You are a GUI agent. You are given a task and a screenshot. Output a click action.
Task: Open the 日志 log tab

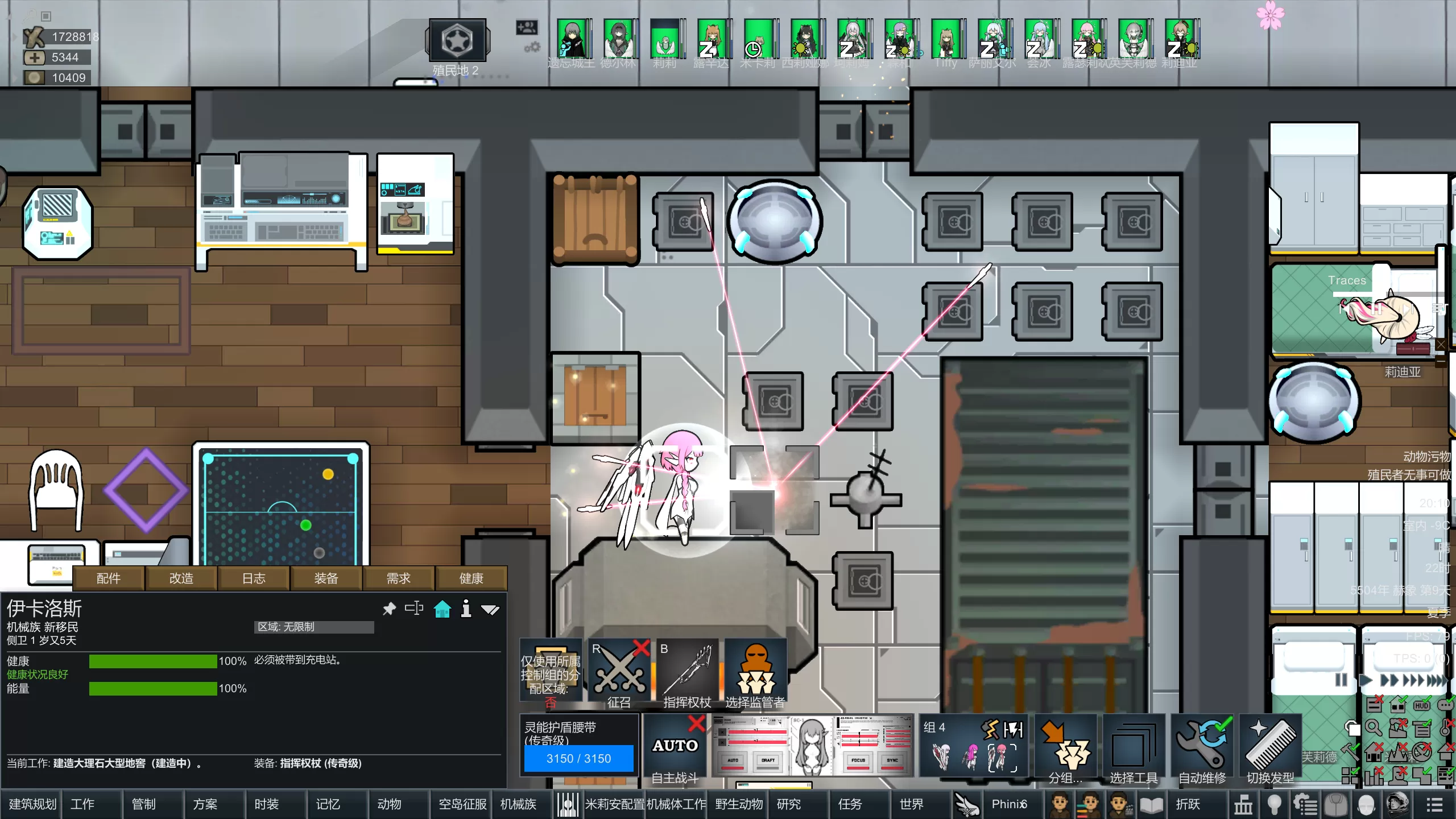pos(254,578)
